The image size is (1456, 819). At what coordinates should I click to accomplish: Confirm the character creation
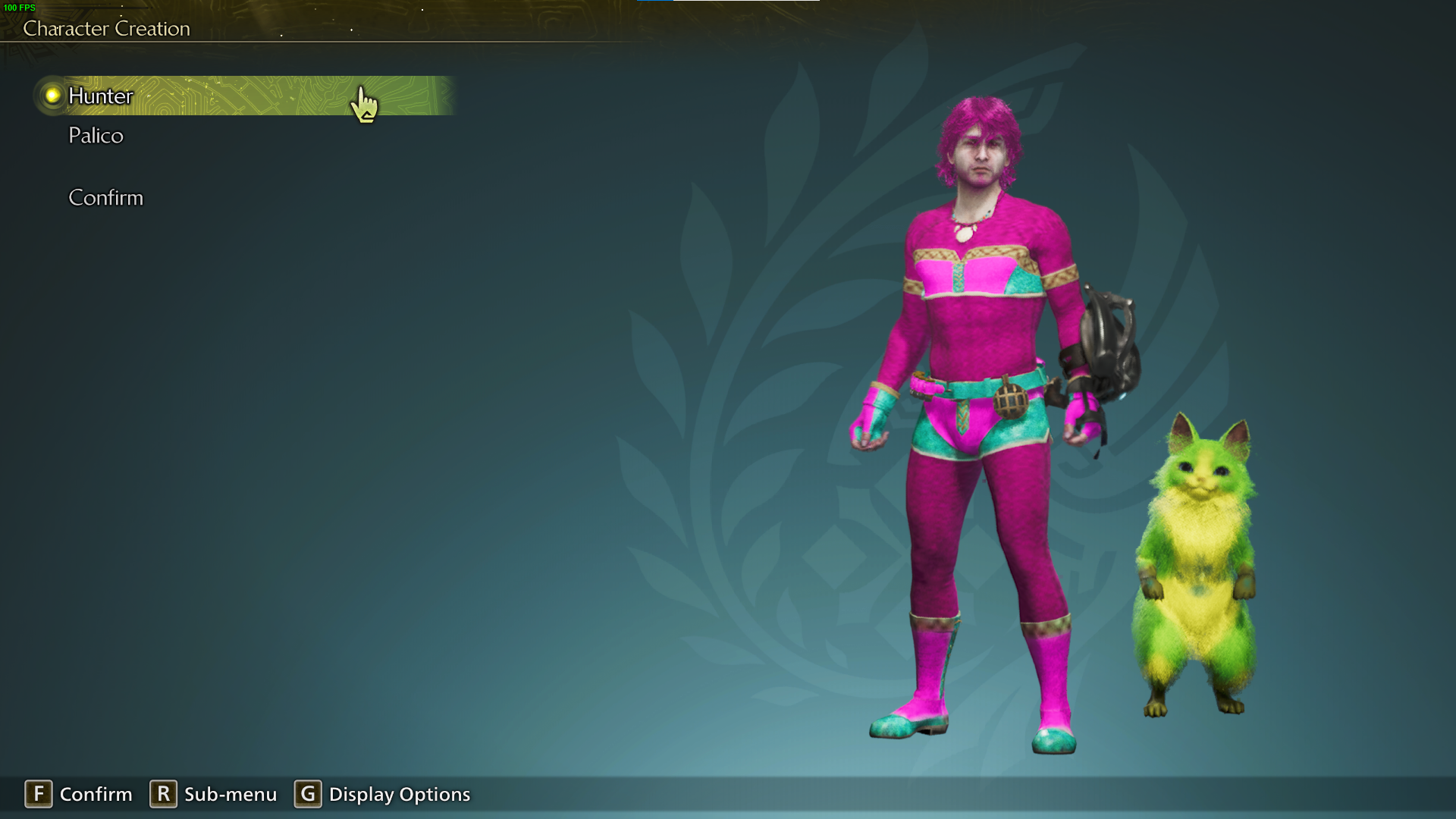click(x=105, y=198)
